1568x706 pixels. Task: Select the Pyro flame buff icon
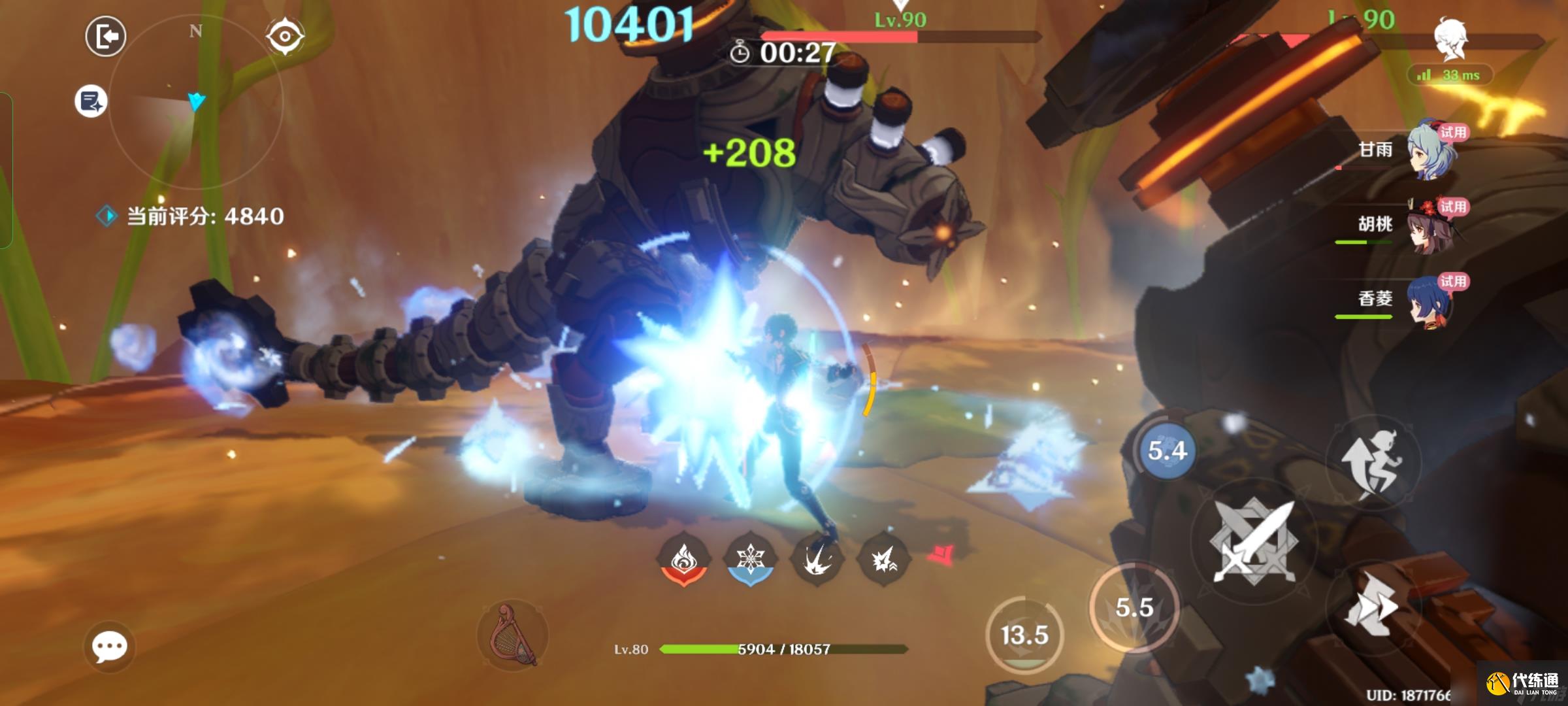click(x=683, y=560)
